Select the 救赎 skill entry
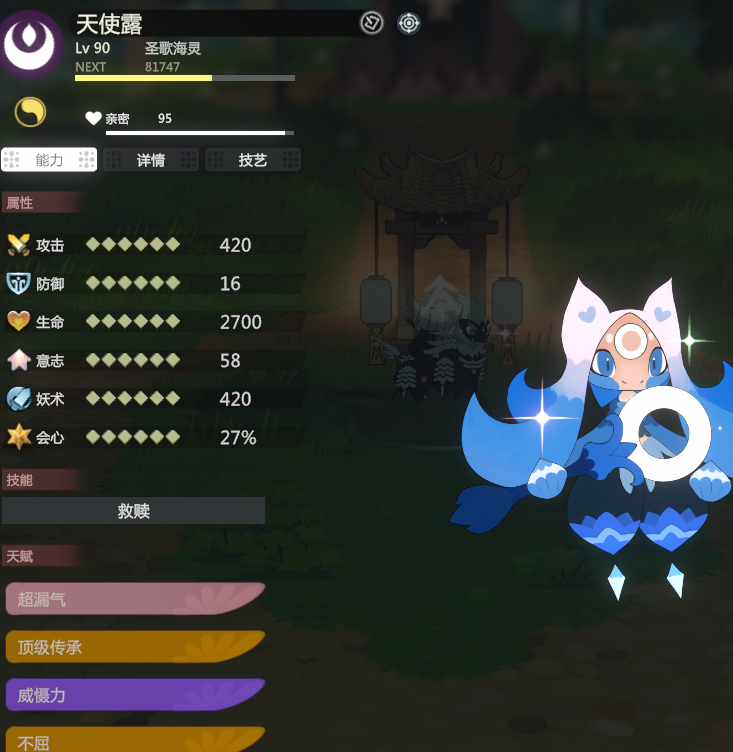The height and width of the screenshot is (752, 733). [x=133, y=511]
